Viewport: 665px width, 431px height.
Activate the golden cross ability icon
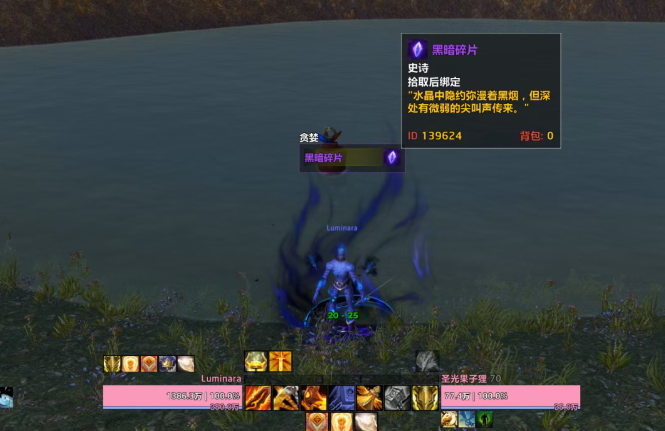tap(280, 362)
